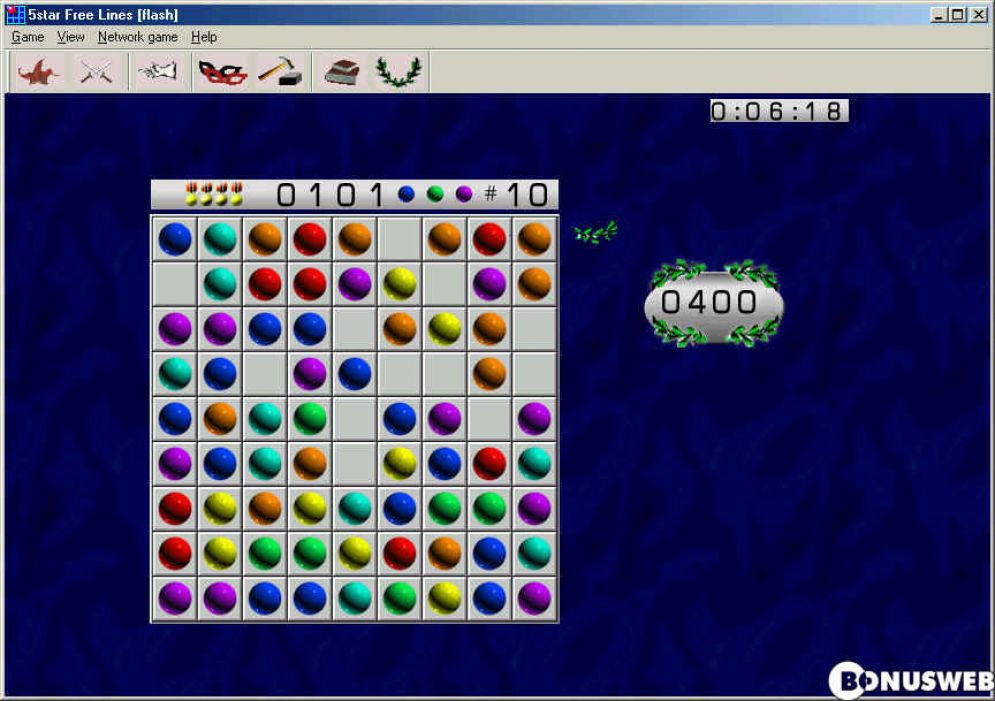Close the 5star Free Lines window
Image resolution: width=995 pixels, height=701 pixels.
tap(978, 15)
